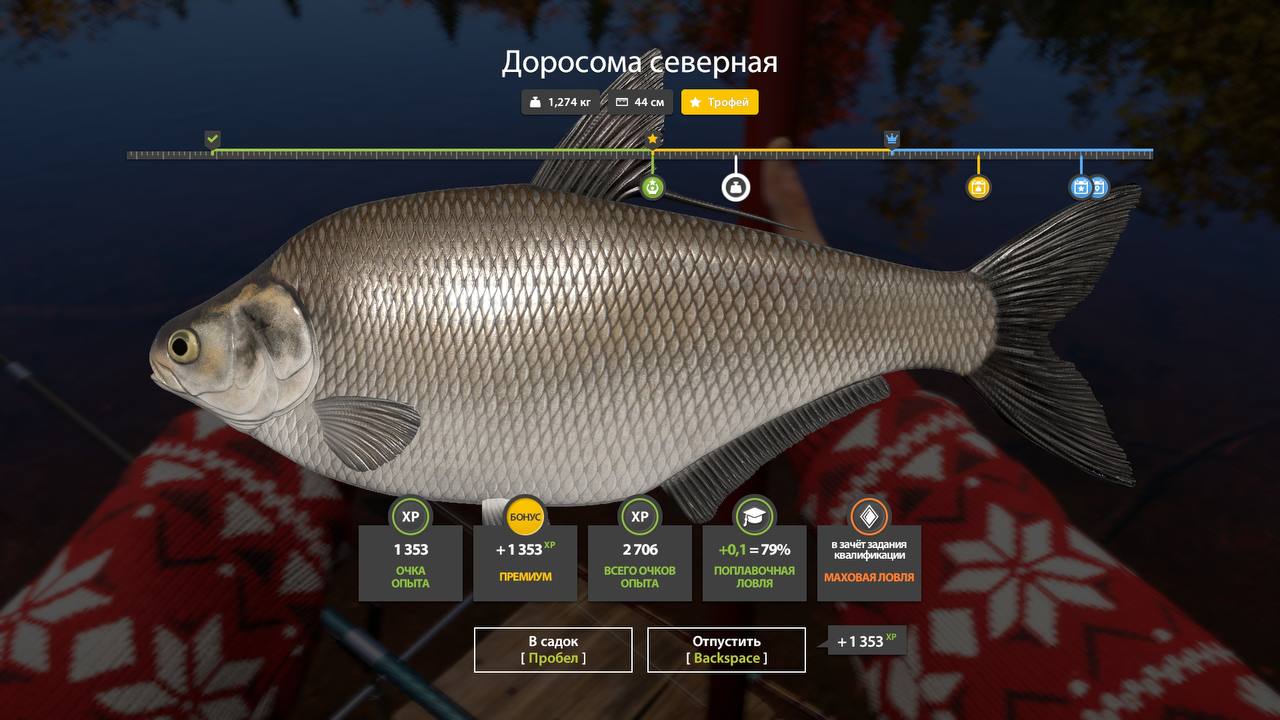Viewport: 1280px width, 720px height.
Task: Click the green checkmark marker on the scale
Action: 212,136
